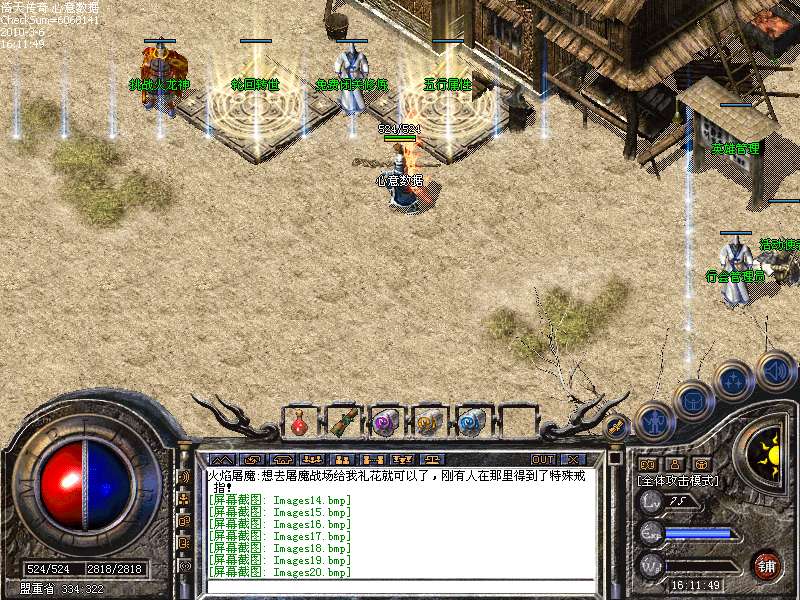The image size is (800, 600).
Task: Open the bag inventory round button
Action: 692,401
